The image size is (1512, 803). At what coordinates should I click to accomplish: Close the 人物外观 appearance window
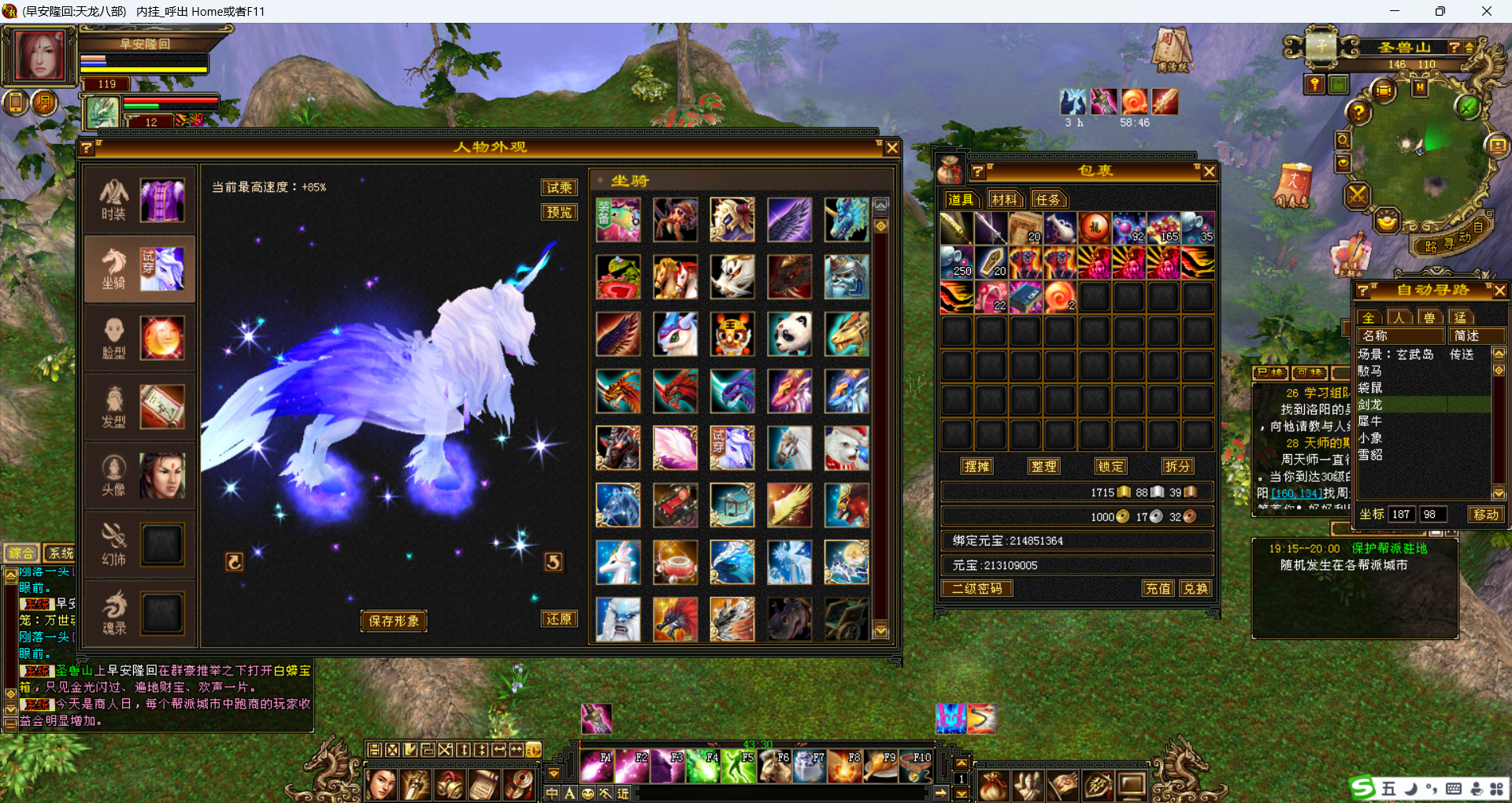892,148
